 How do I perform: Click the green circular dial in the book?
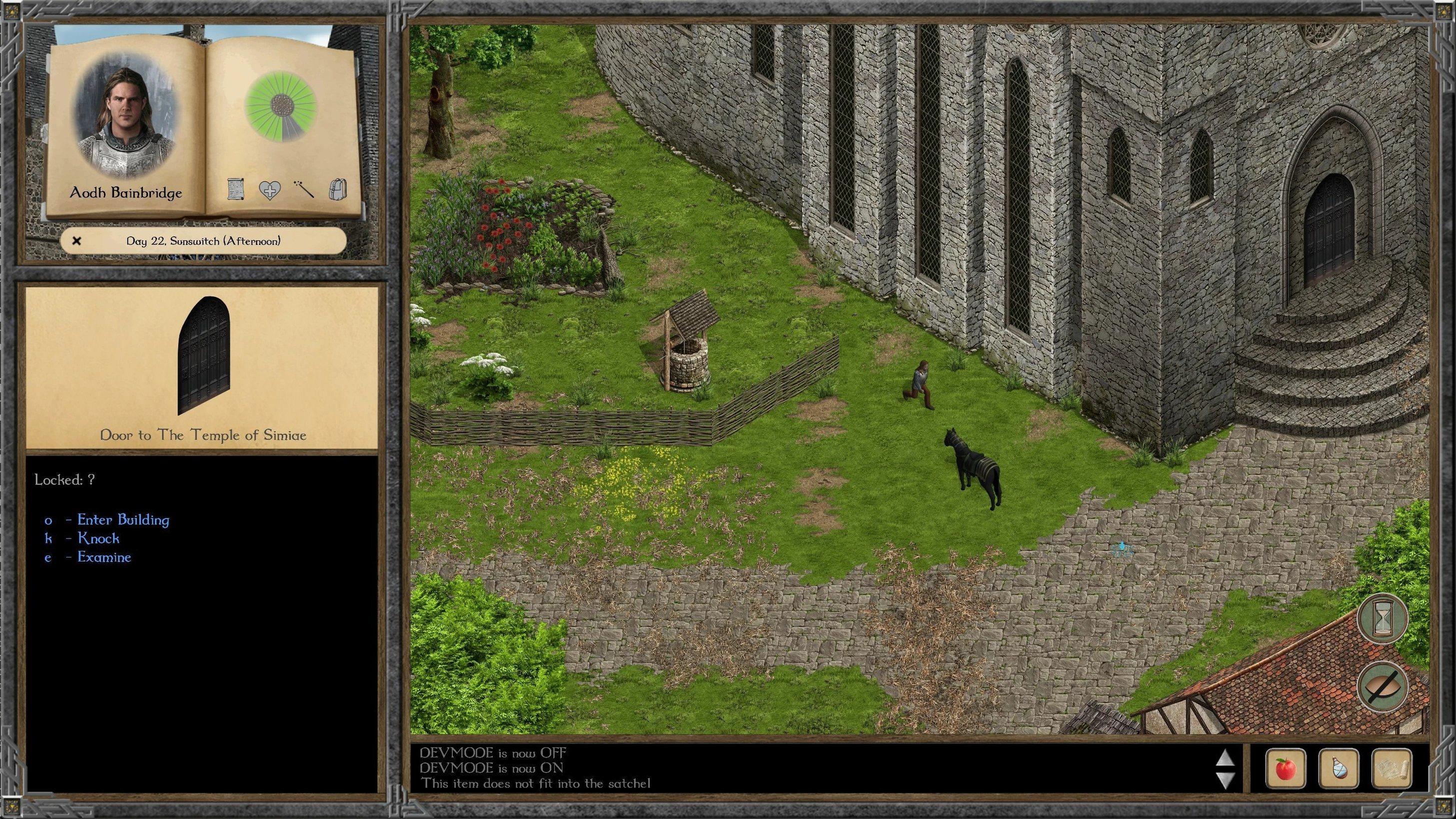pyautogui.click(x=280, y=105)
